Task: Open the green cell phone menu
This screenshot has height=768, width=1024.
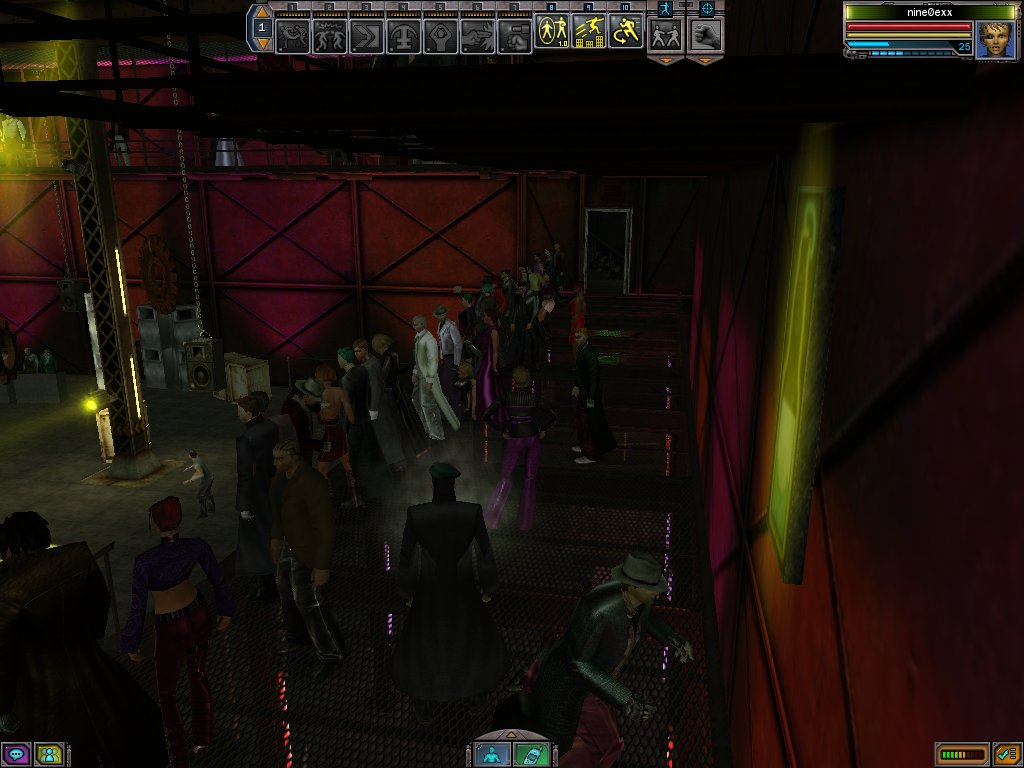Action: point(529,755)
